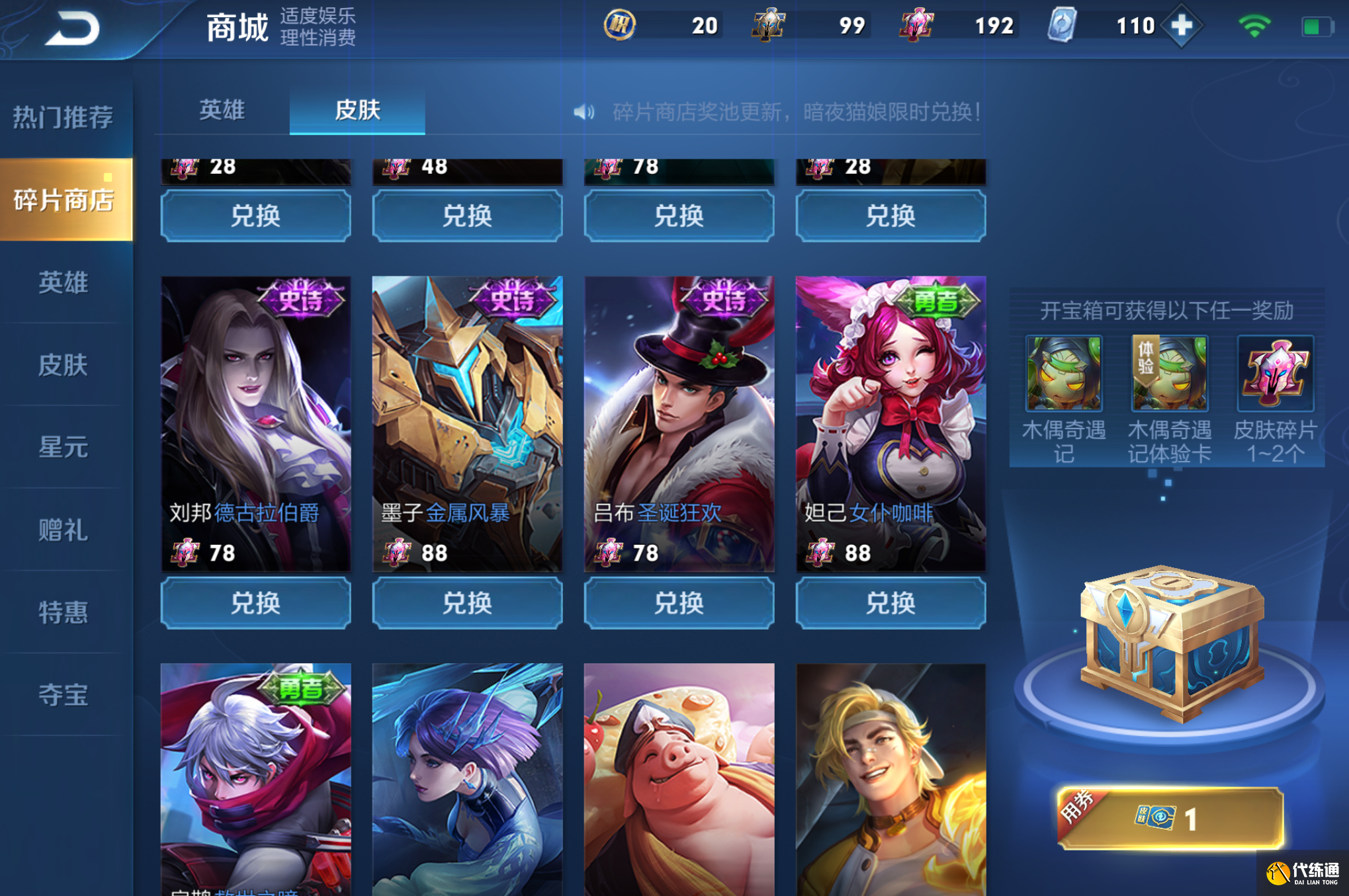
Task: Select the 碎片商店 sidebar entry
Action: [65, 199]
